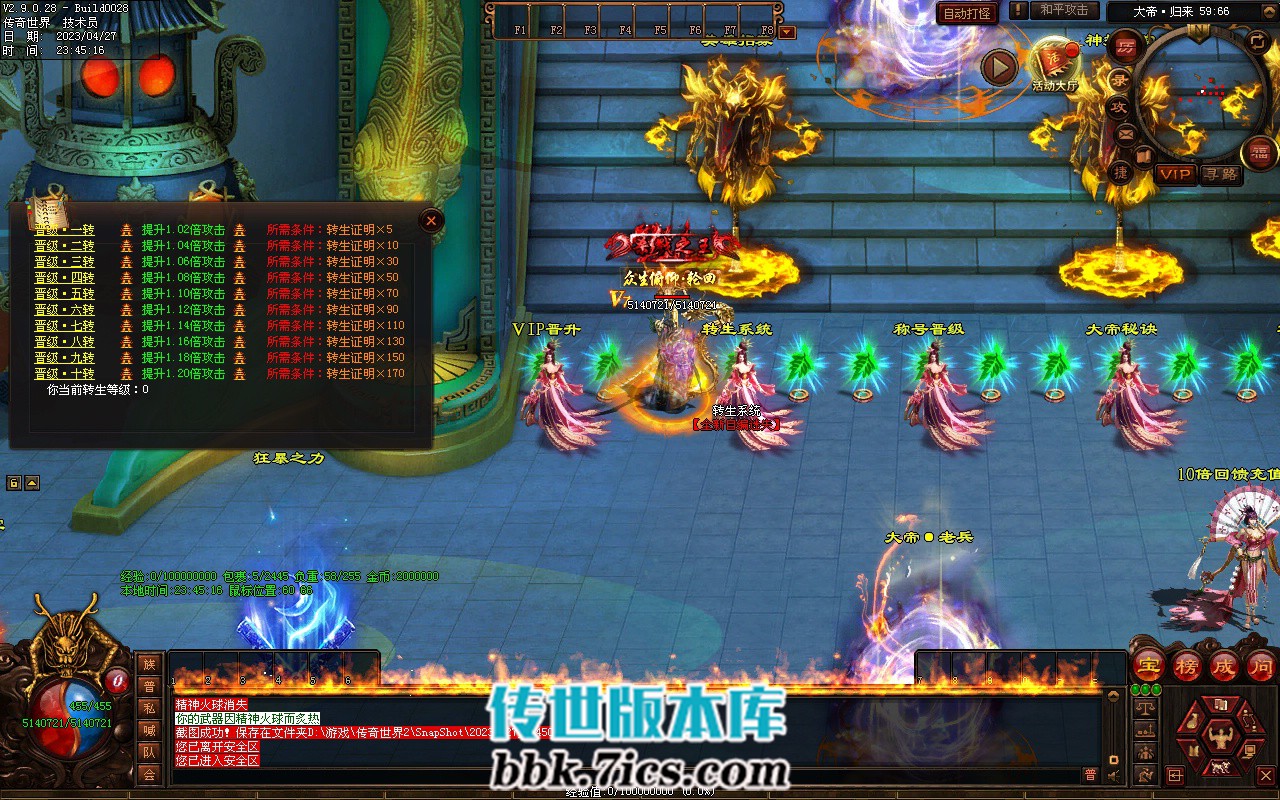Open the 宝 treasure shop button
The height and width of the screenshot is (800, 1280).
pos(1148,665)
